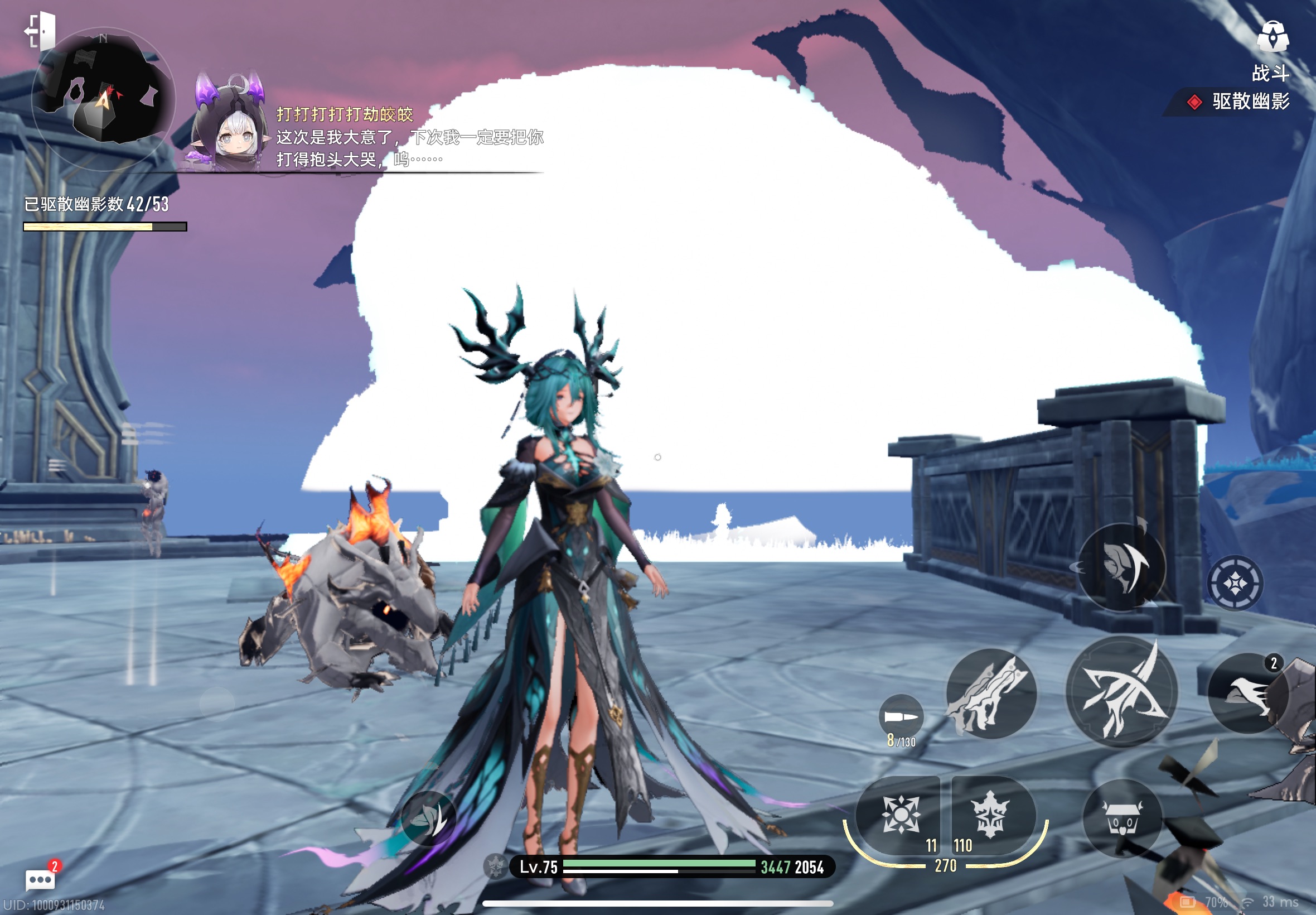Activate the crown skill costing 110
Screen dimensions: 1316x915
pyautogui.click(x=991, y=815)
